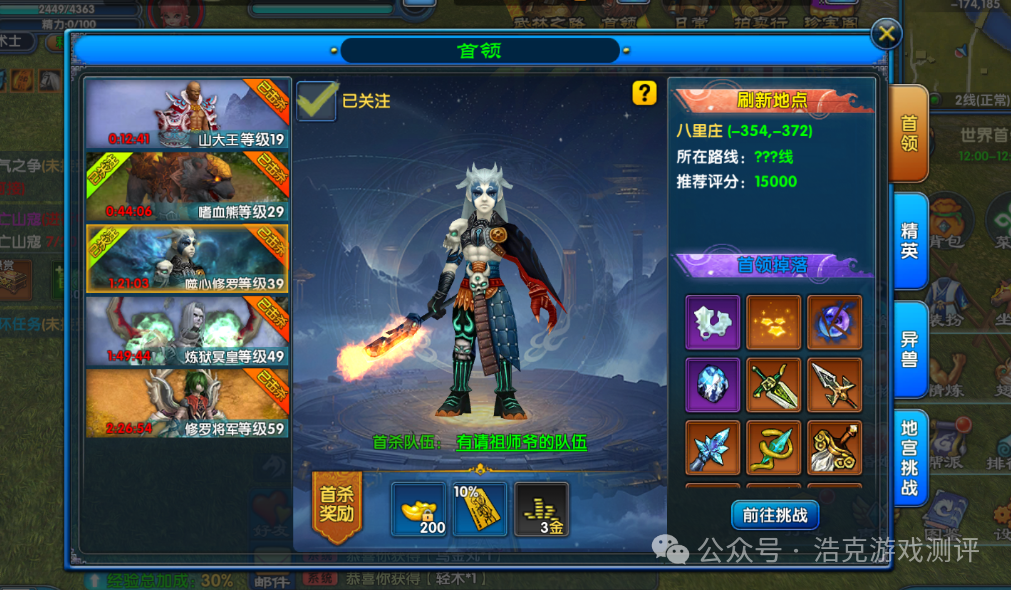
Task: Select boss 山大王 等级19
Action: coord(187,114)
